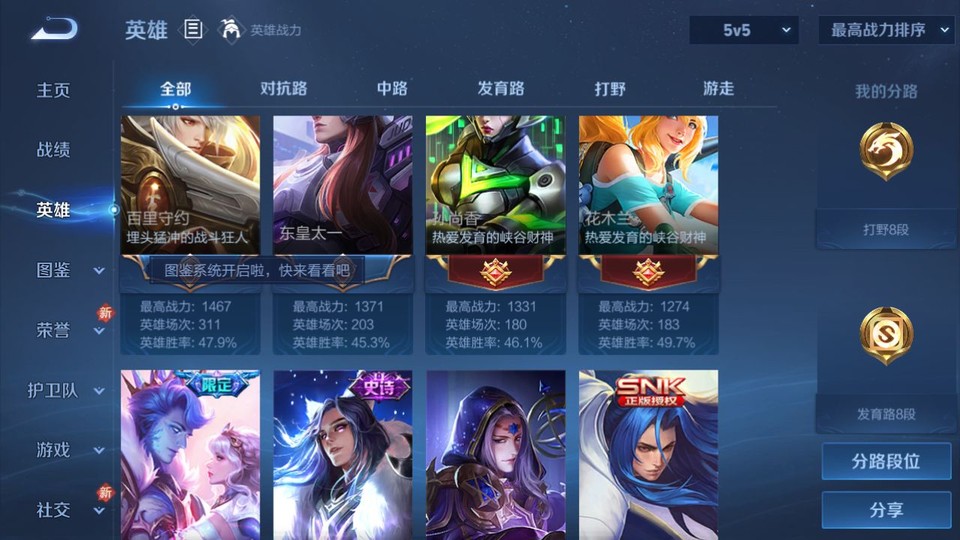Switch to the 对抗路 tab
Screen dimensions: 960x540
click(283, 88)
